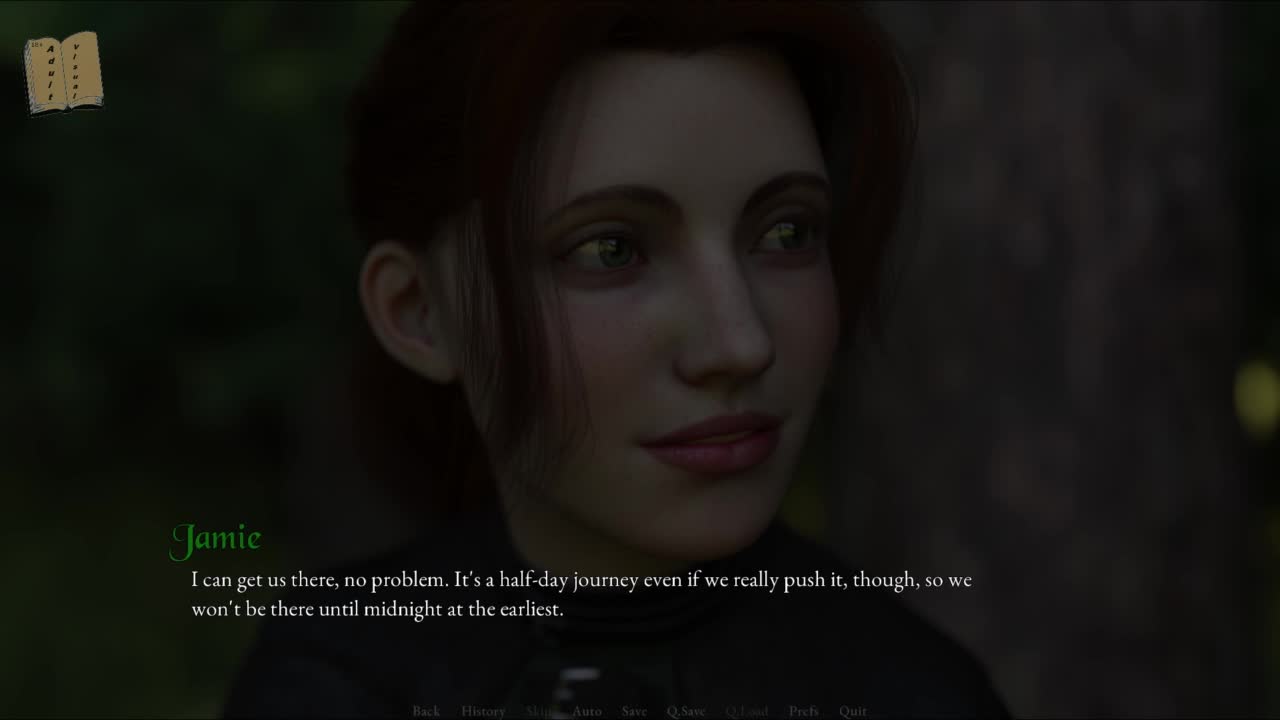
Task: Advance Jamie's dialogue text
Action: click(580, 594)
